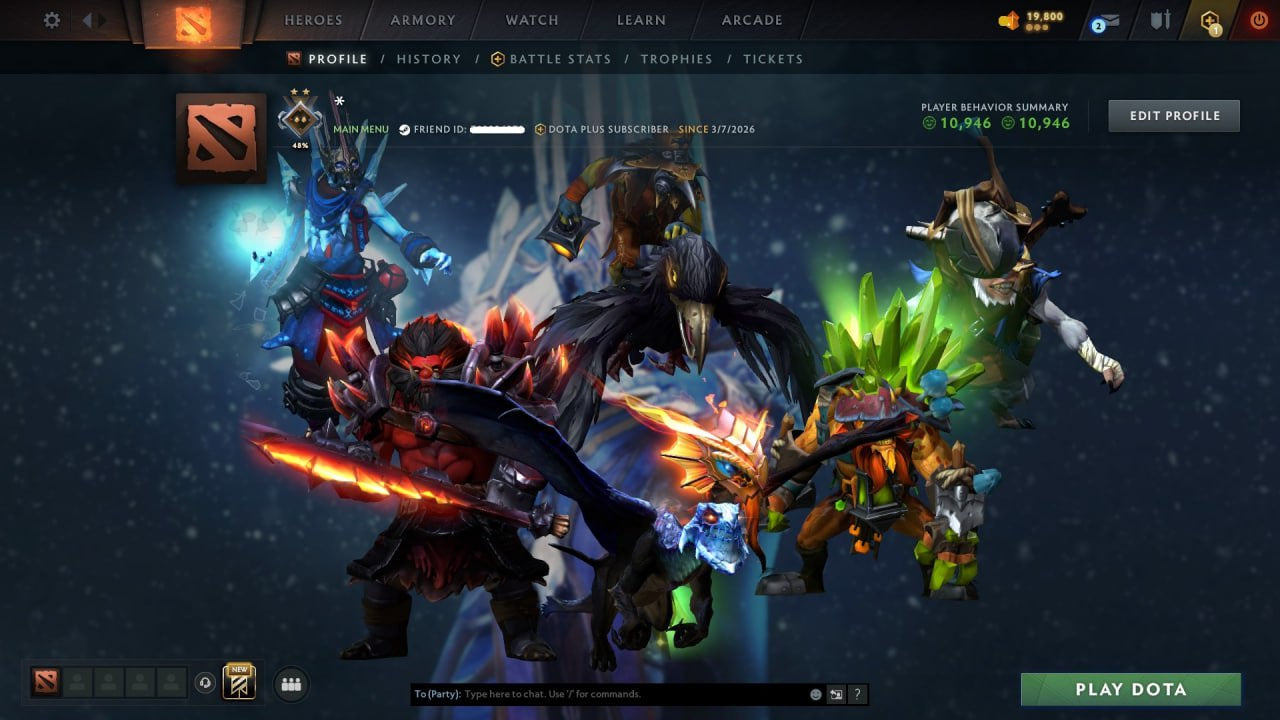Click the help question mark beside the chat bar
1280x720 pixels.
point(857,693)
